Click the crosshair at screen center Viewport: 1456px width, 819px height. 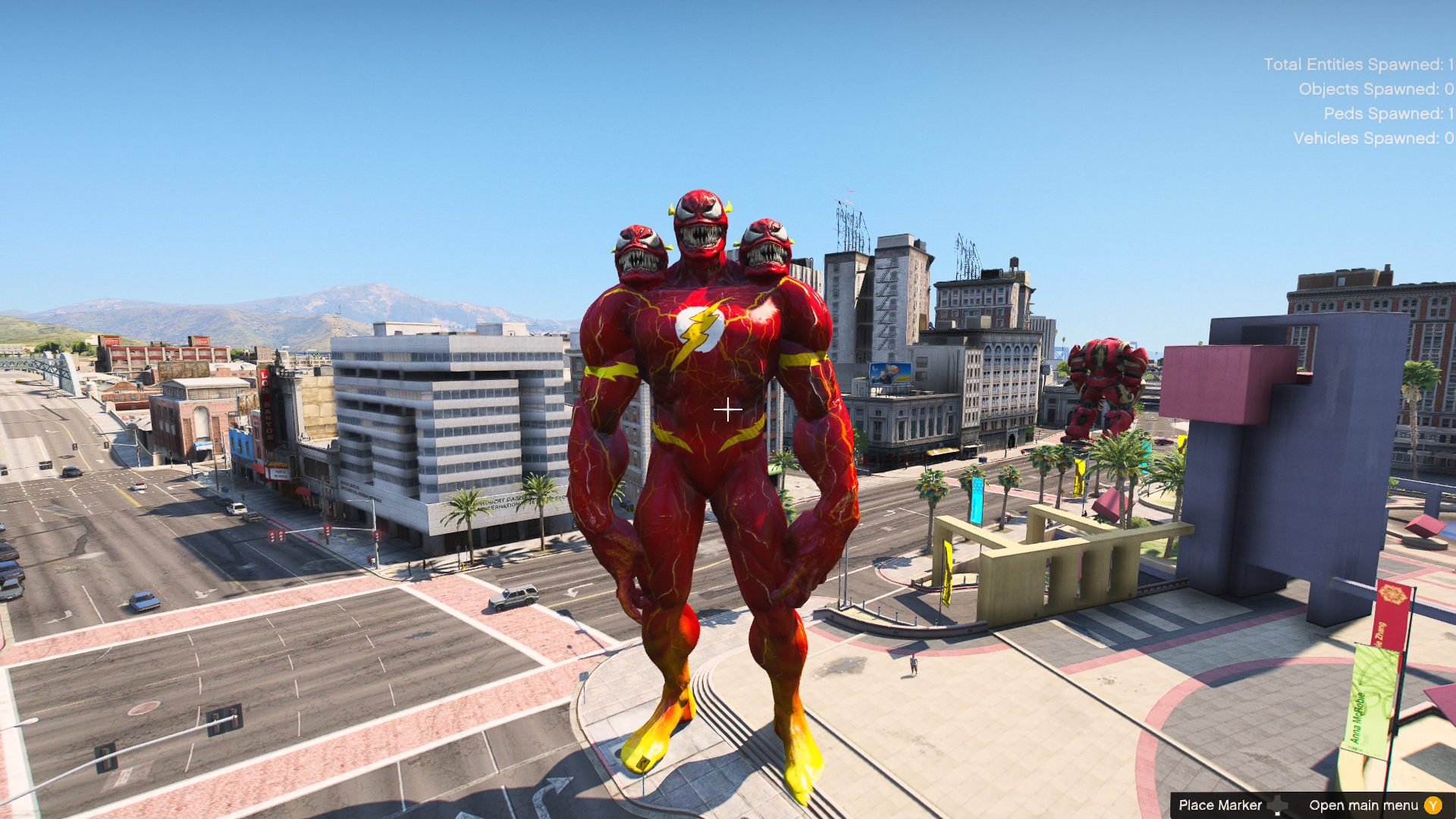click(x=727, y=409)
